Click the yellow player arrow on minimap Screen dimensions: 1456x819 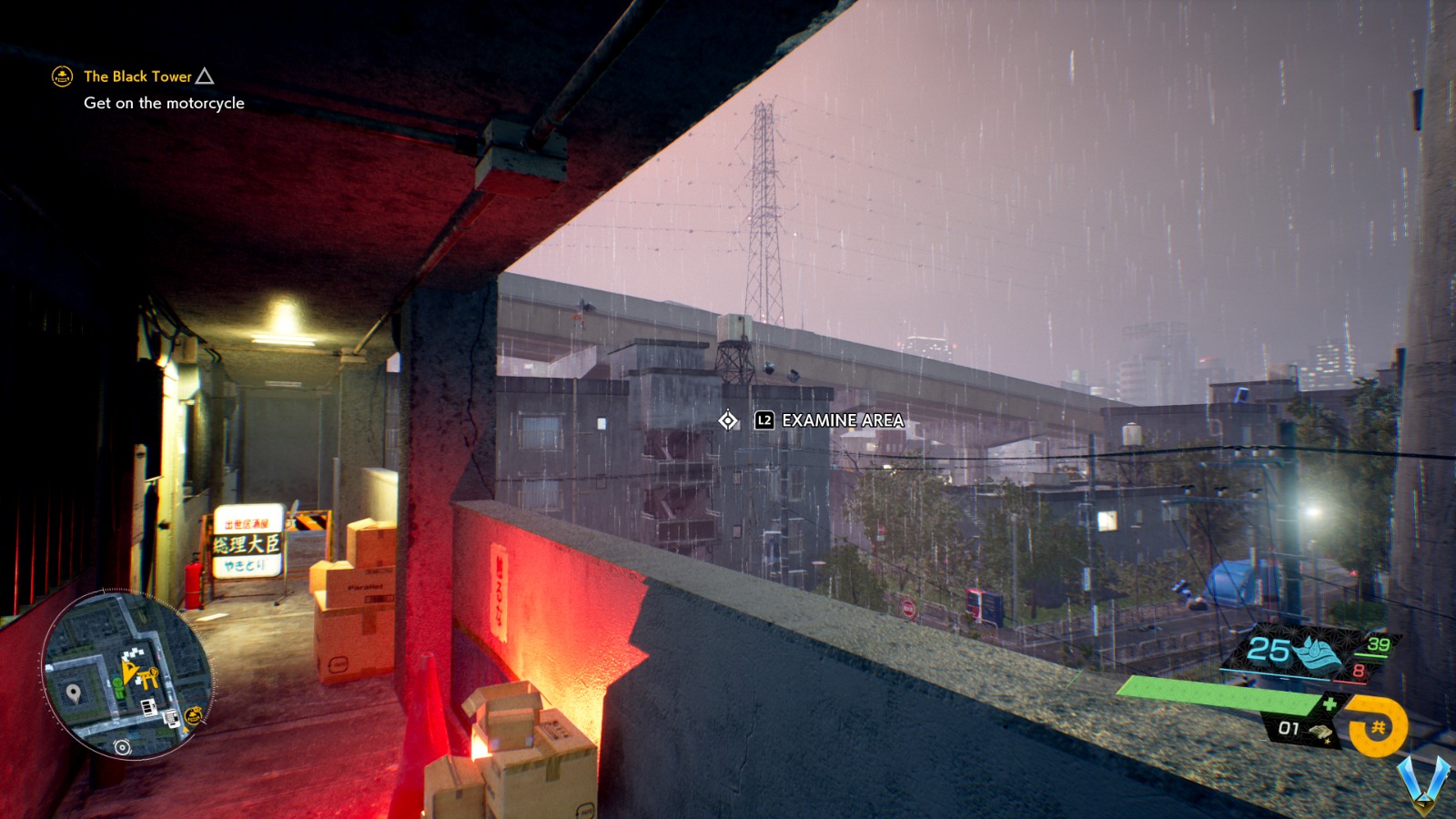[128, 672]
